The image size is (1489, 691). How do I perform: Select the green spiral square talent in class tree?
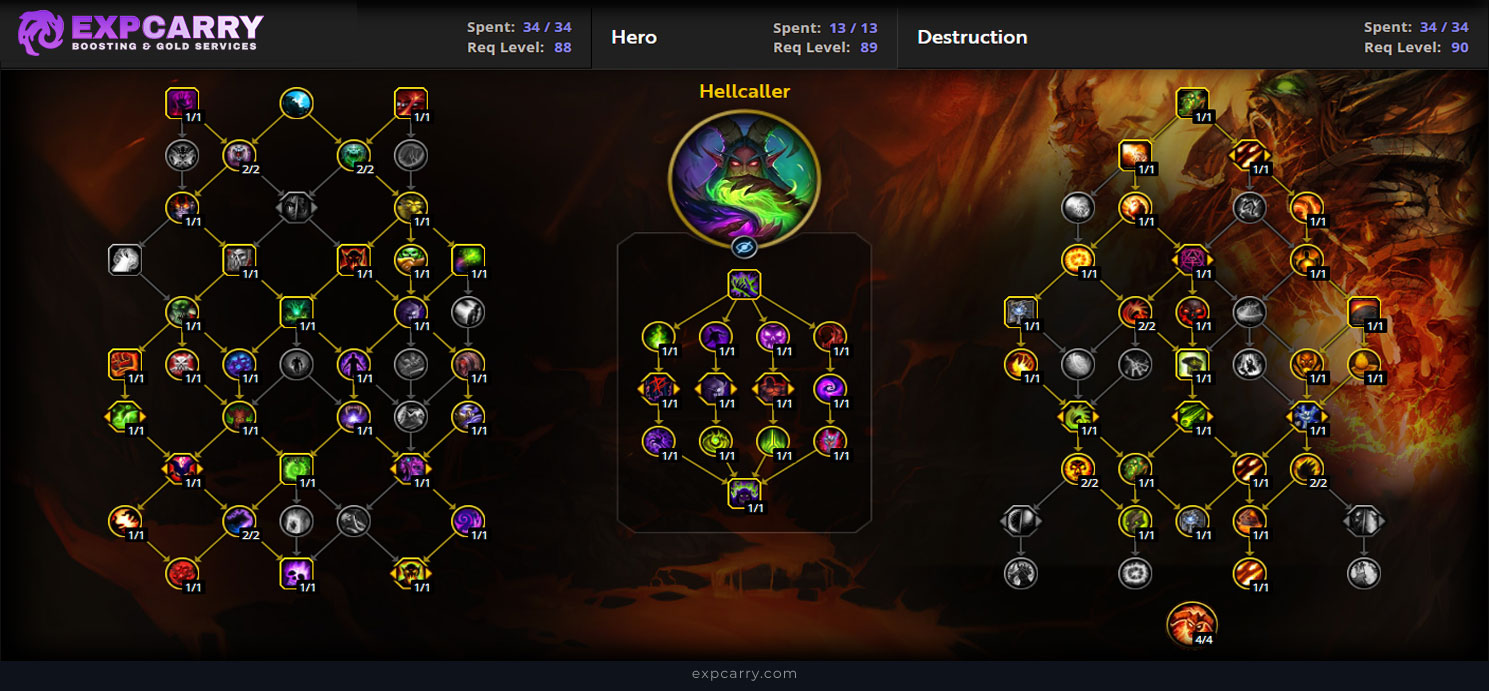point(296,467)
